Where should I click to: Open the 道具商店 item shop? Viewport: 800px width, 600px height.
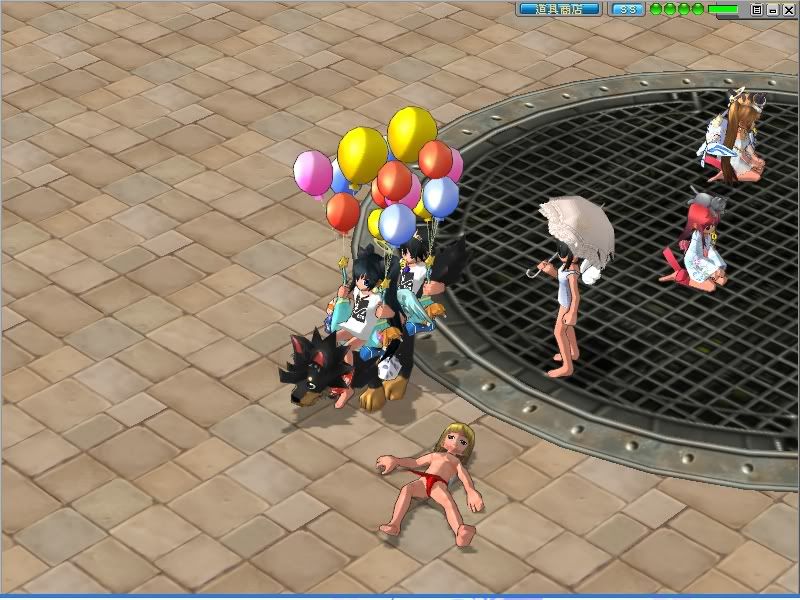click(x=559, y=9)
